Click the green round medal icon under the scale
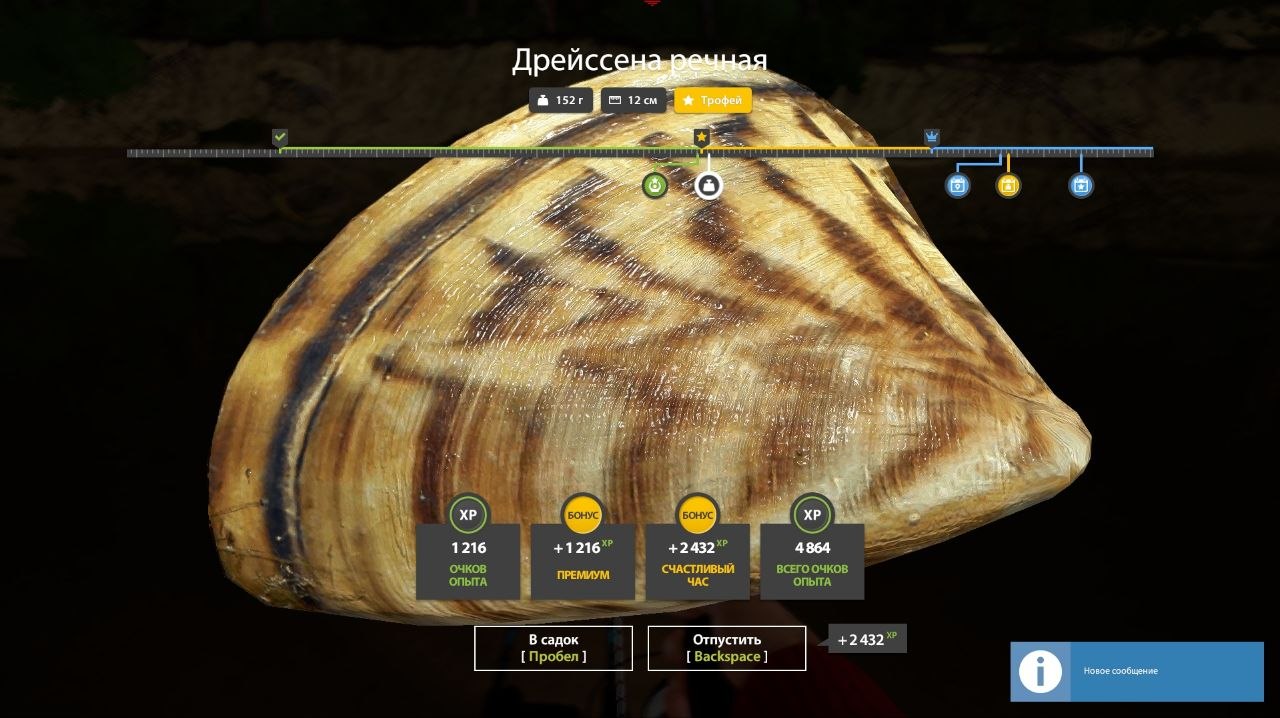The image size is (1280, 718). [655, 185]
